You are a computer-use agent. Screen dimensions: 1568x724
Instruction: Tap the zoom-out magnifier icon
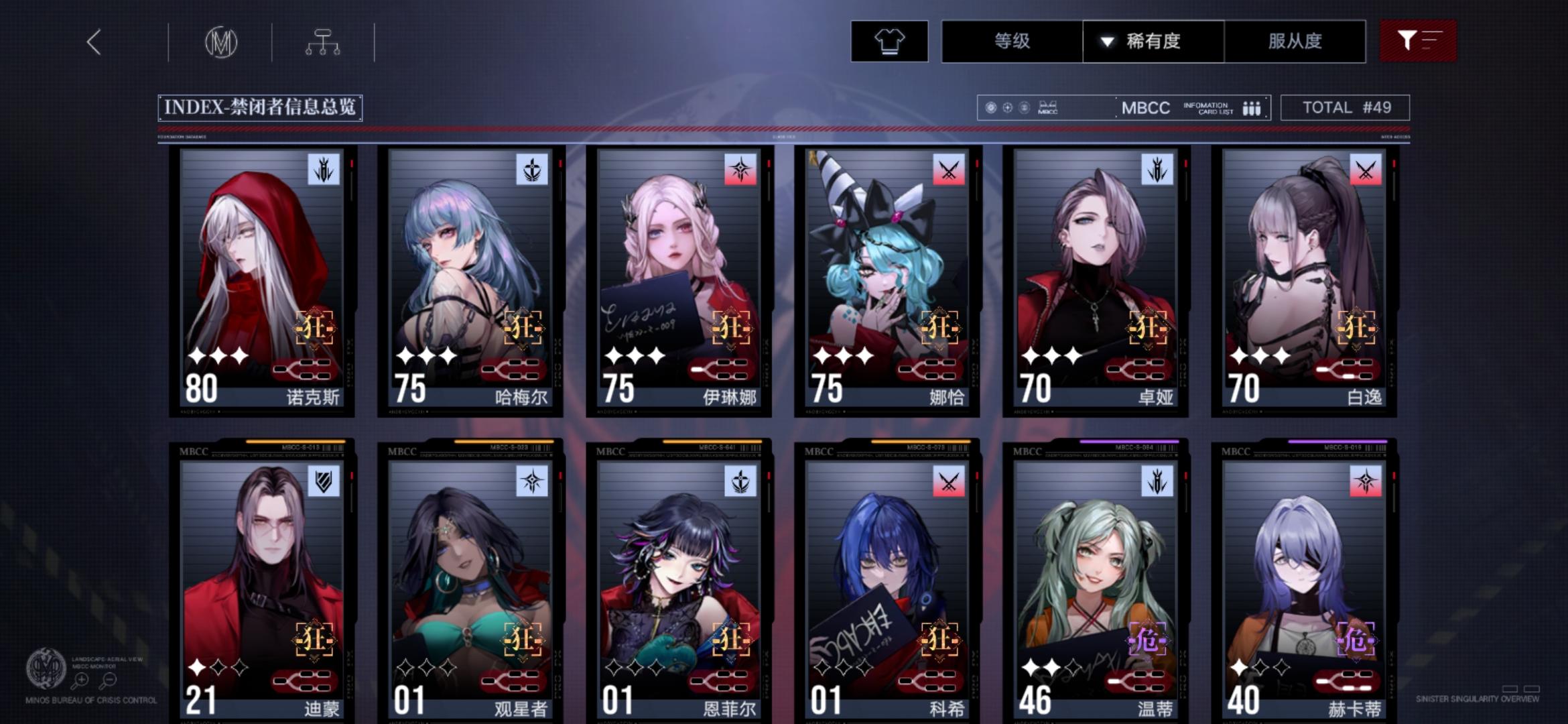coord(109,679)
